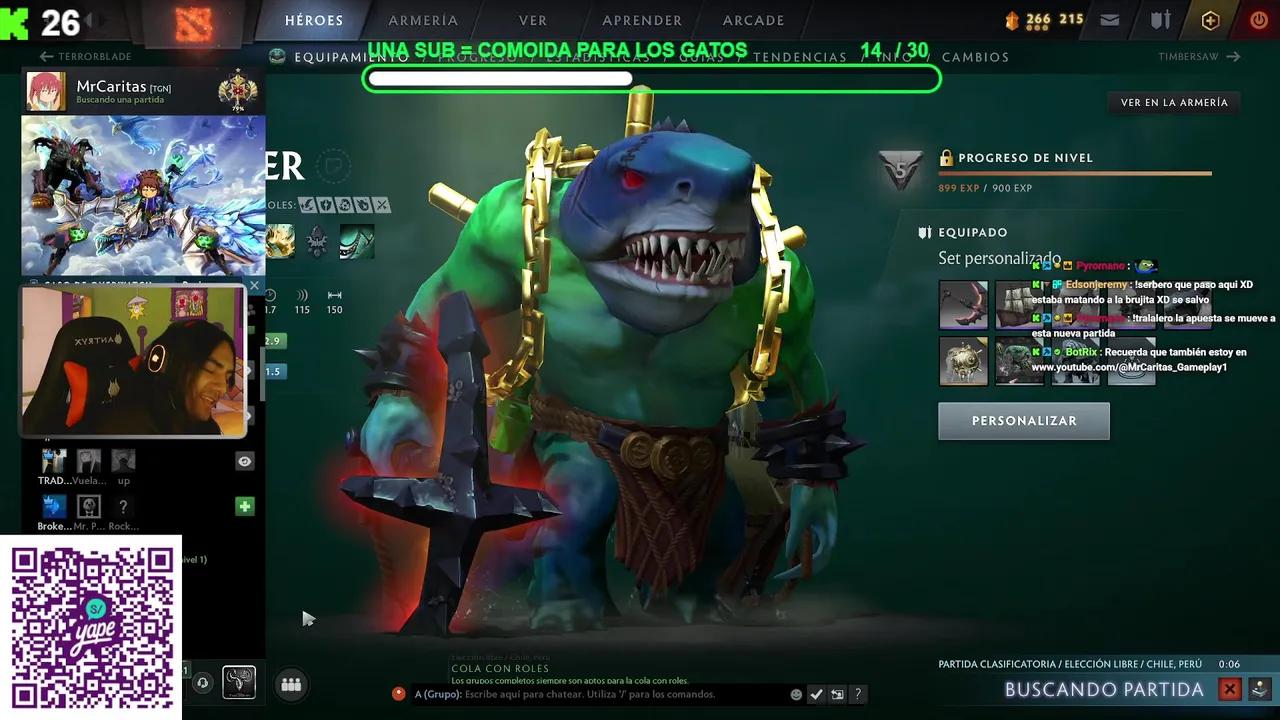Switch to the ARMERÍA tab
The image size is (1280, 720).
click(x=423, y=20)
